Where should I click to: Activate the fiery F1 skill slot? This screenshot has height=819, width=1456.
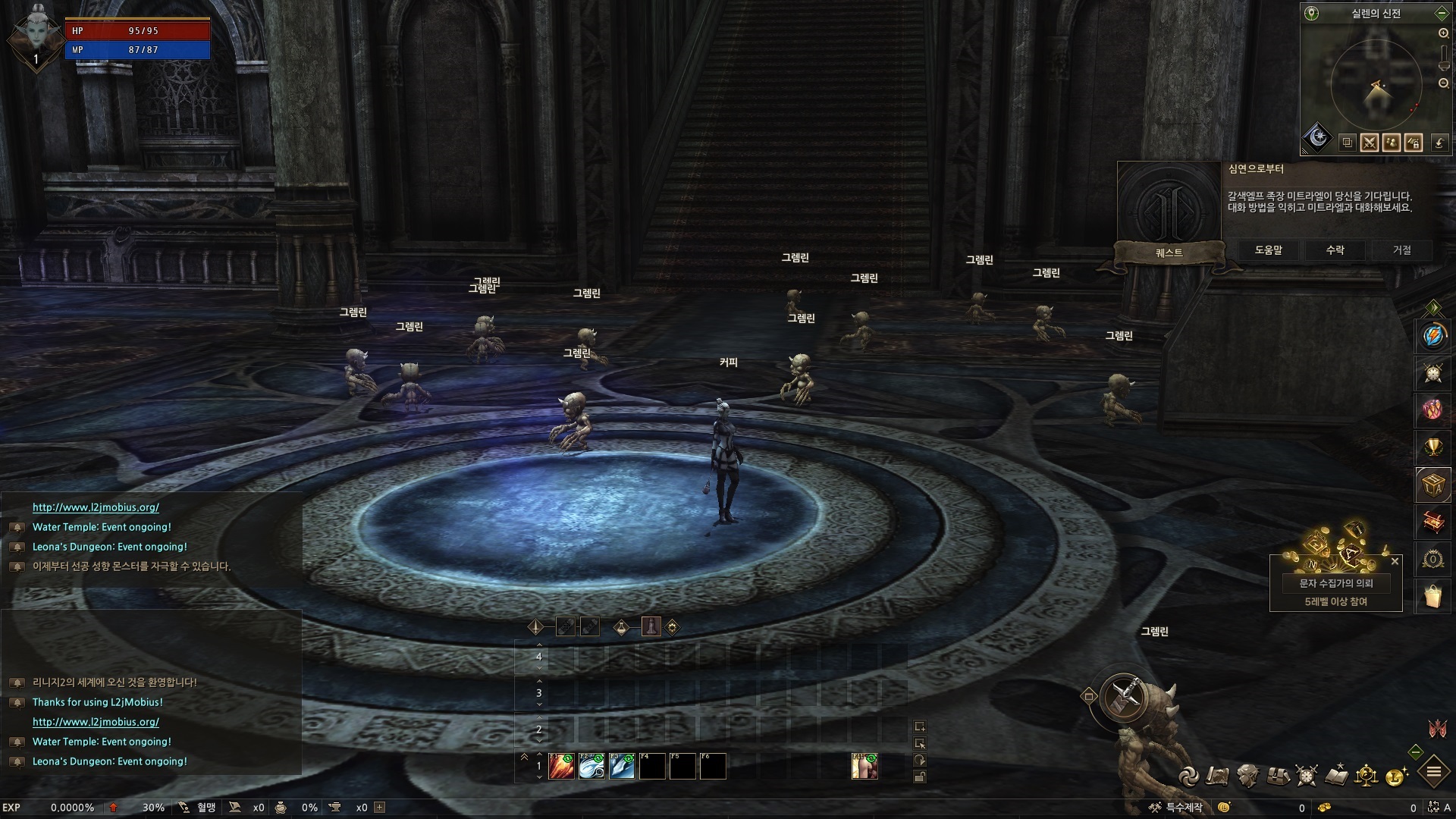(x=561, y=767)
